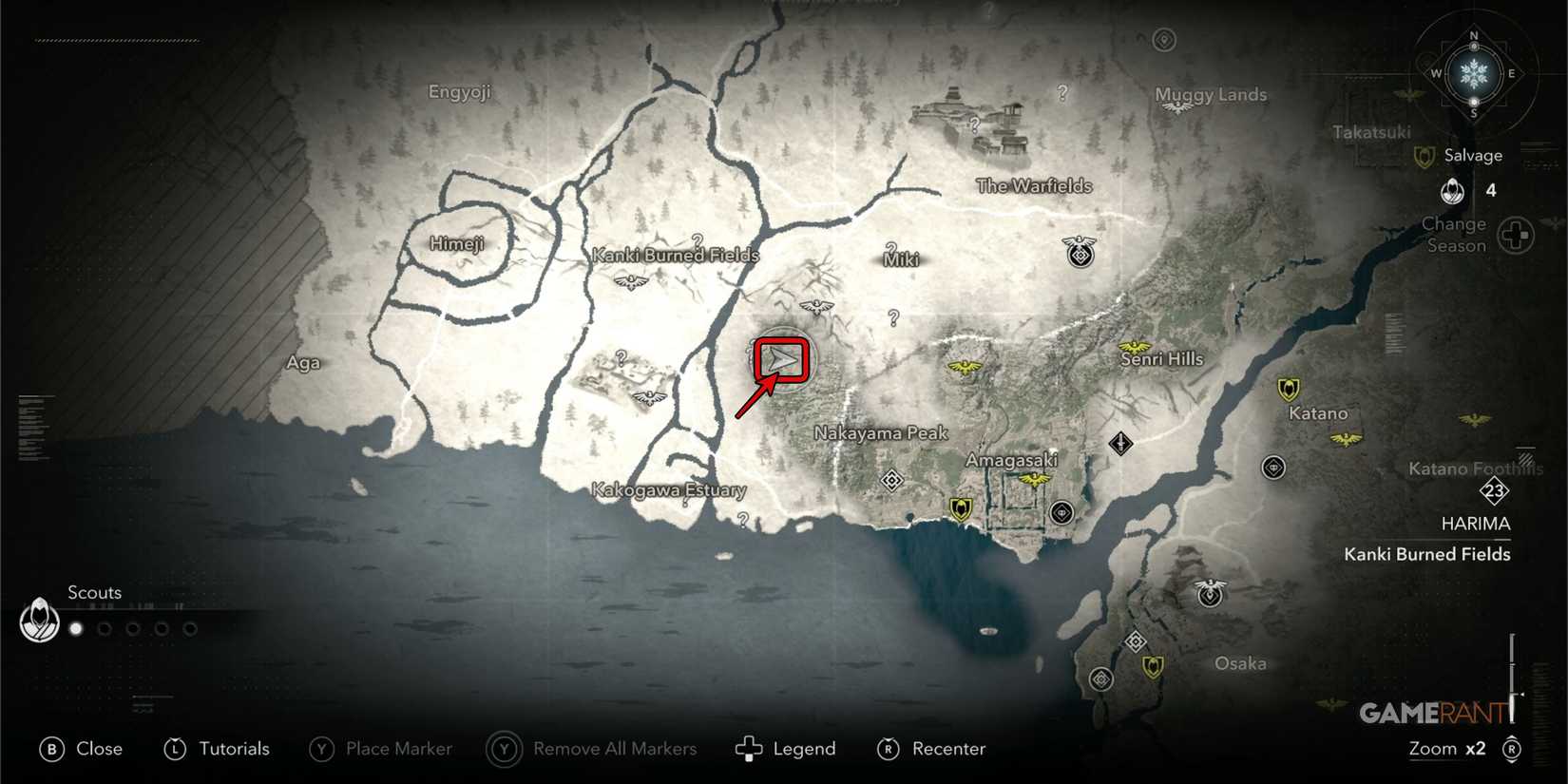Open the Tutorials menu
The image size is (1568, 784).
point(217,749)
